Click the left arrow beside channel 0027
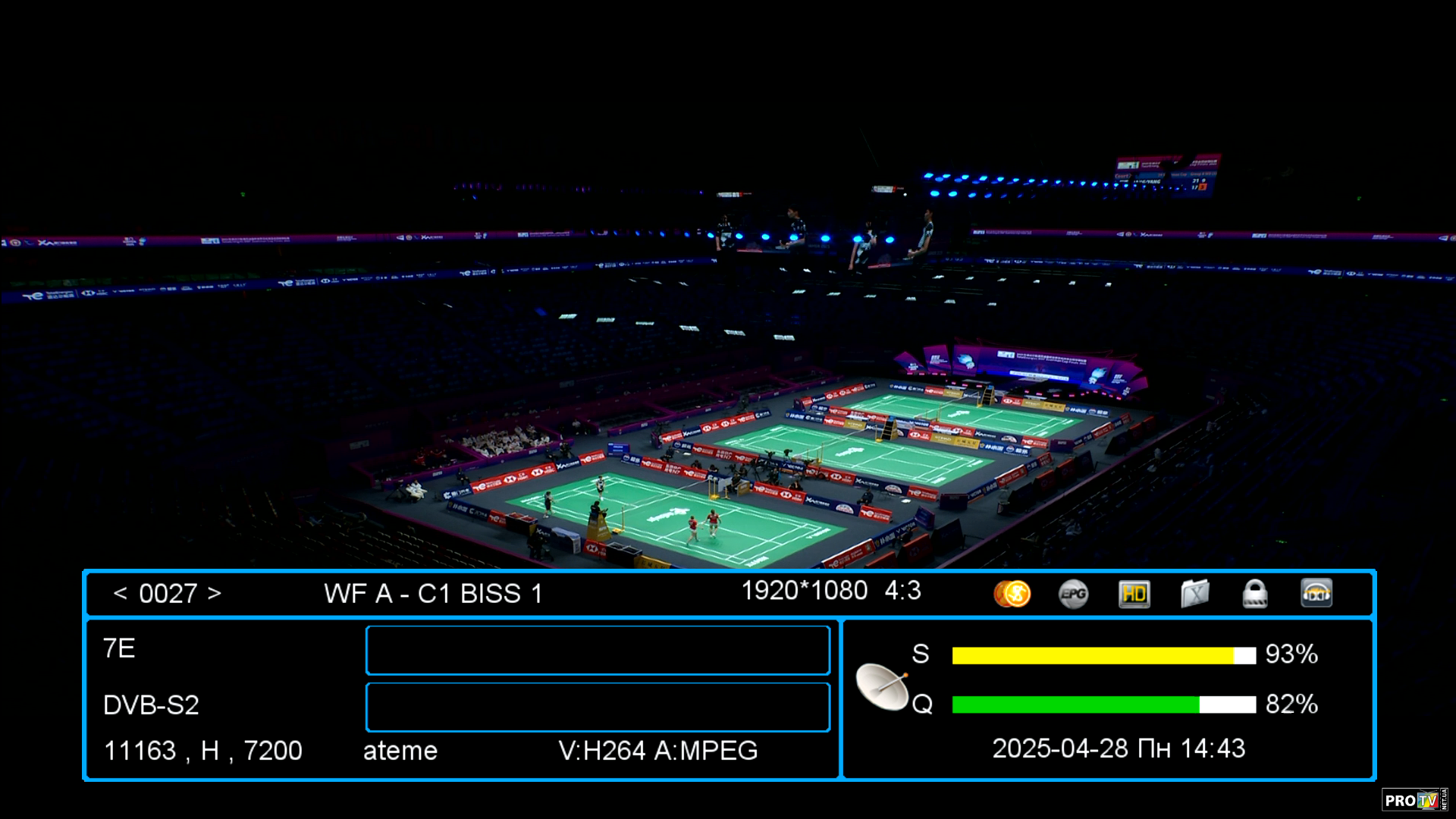Screen dimensions: 1456x819 coord(120,593)
